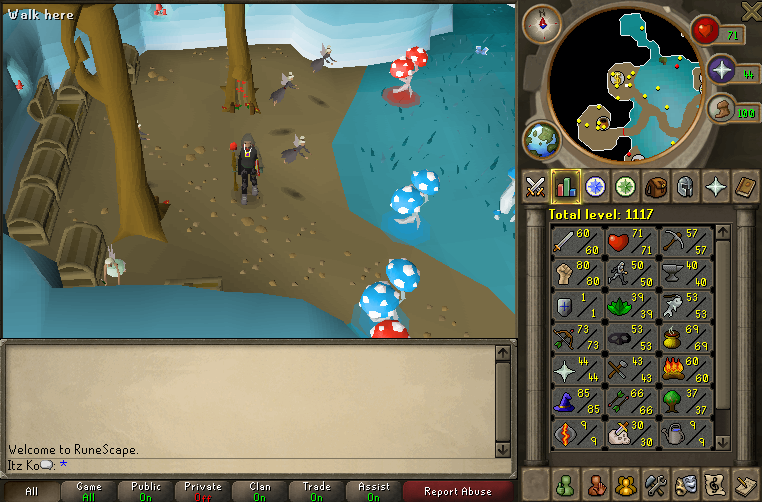This screenshot has width=762, height=502.
Task: Open the Magic spellbook tab
Action: [x=746, y=187]
